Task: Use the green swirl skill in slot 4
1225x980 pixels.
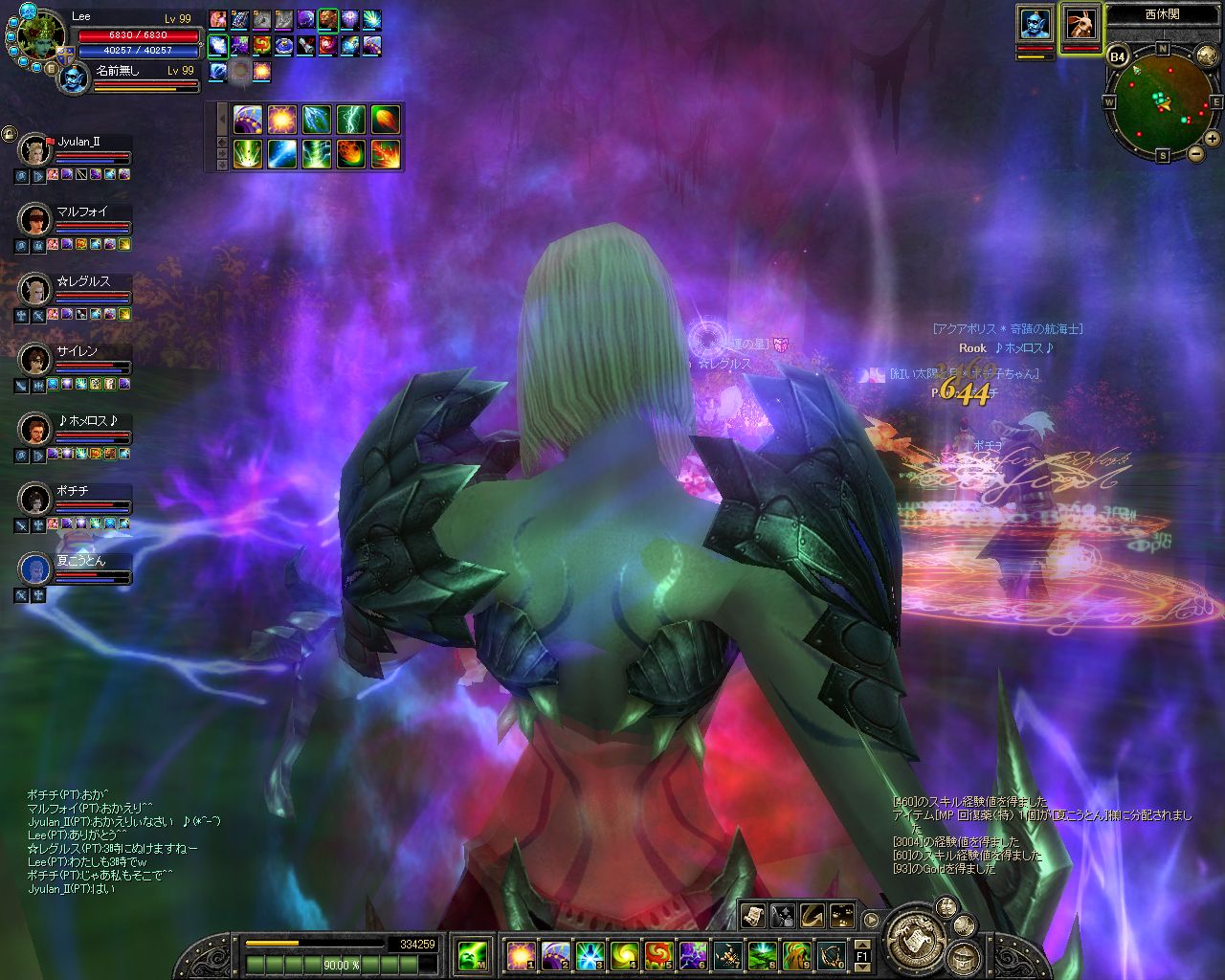Action: [623, 954]
